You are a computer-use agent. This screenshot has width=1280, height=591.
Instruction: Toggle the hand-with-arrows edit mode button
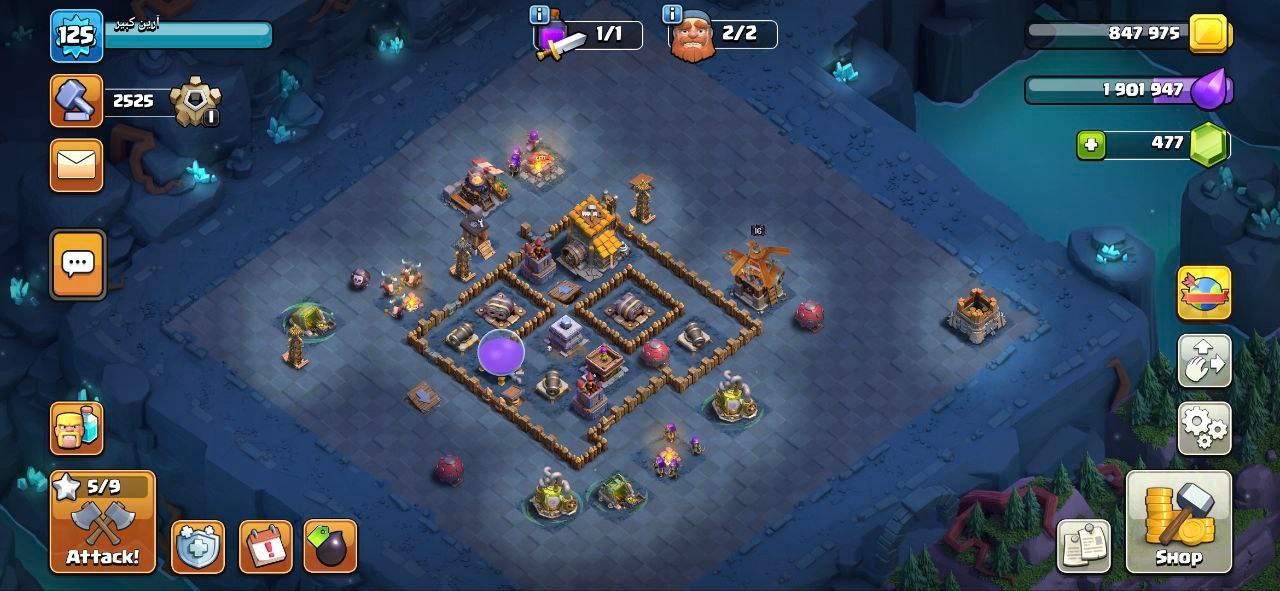pyautogui.click(x=1204, y=361)
